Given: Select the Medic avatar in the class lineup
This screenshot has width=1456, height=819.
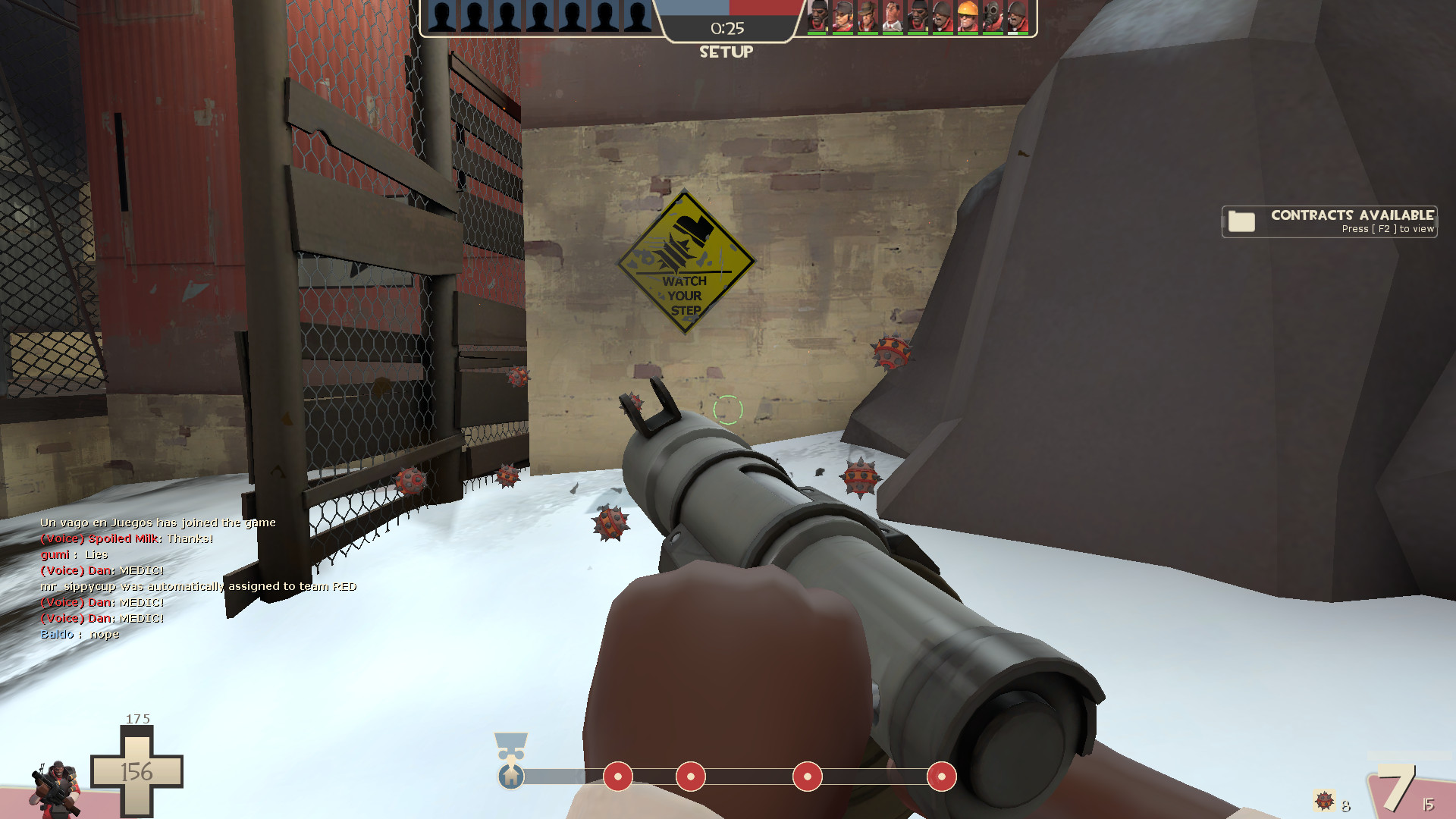Looking at the screenshot, I should click(x=892, y=17).
